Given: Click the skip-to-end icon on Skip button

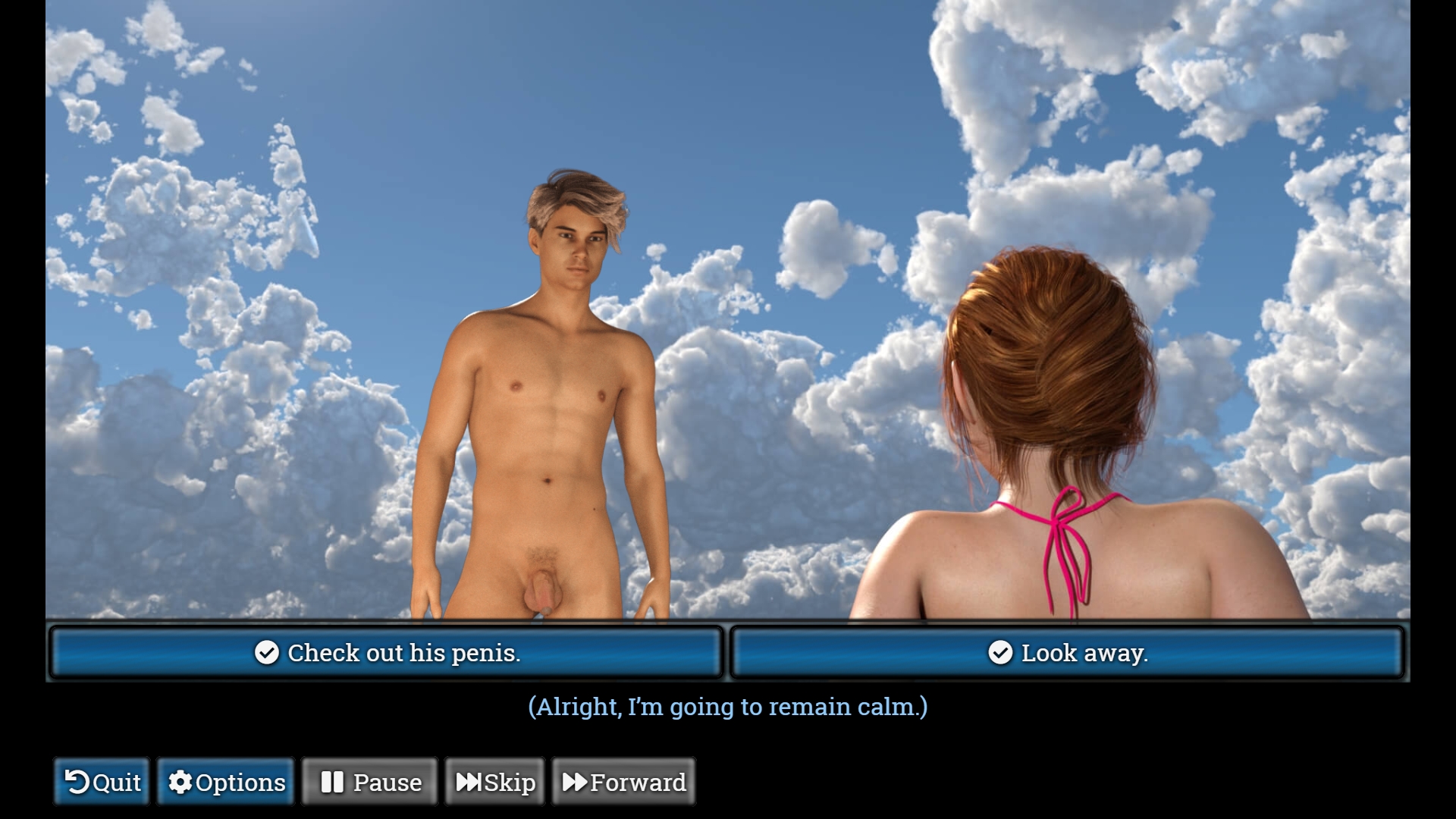Looking at the screenshot, I should [469, 782].
